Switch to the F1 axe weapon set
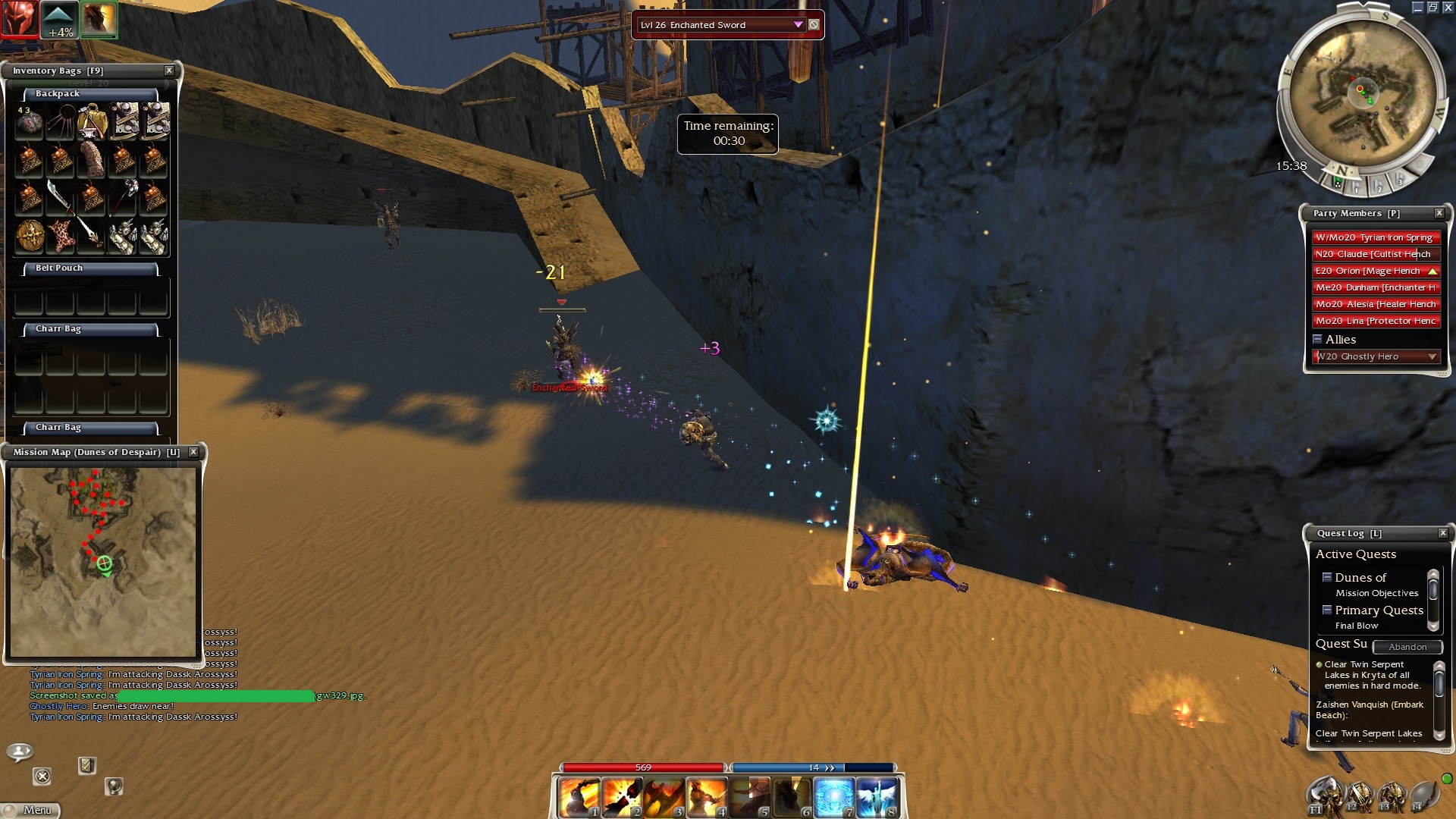Screen dimensions: 1456x819 pyautogui.click(x=1325, y=797)
